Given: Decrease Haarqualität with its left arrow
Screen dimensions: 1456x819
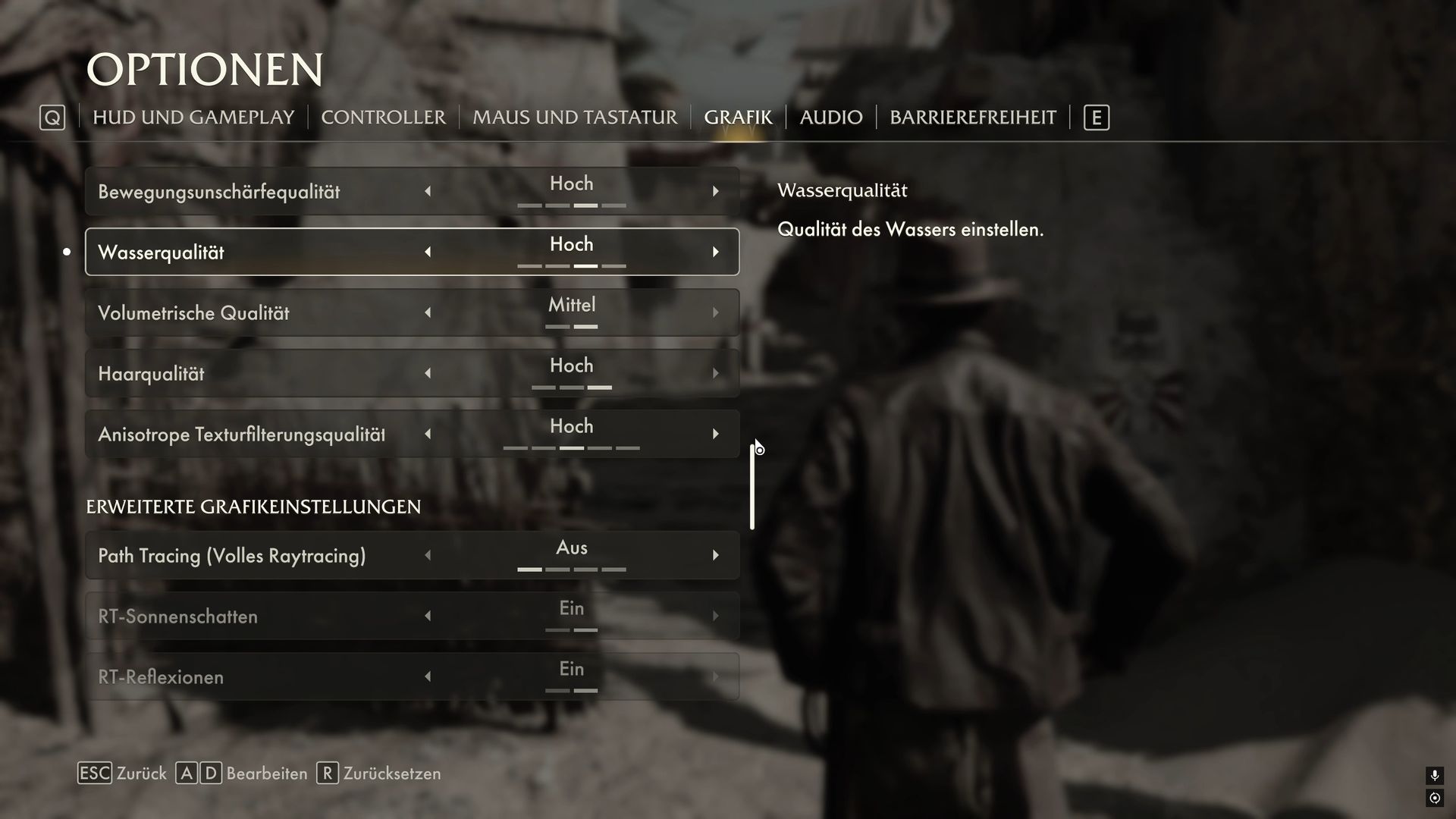Looking at the screenshot, I should 428,373.
